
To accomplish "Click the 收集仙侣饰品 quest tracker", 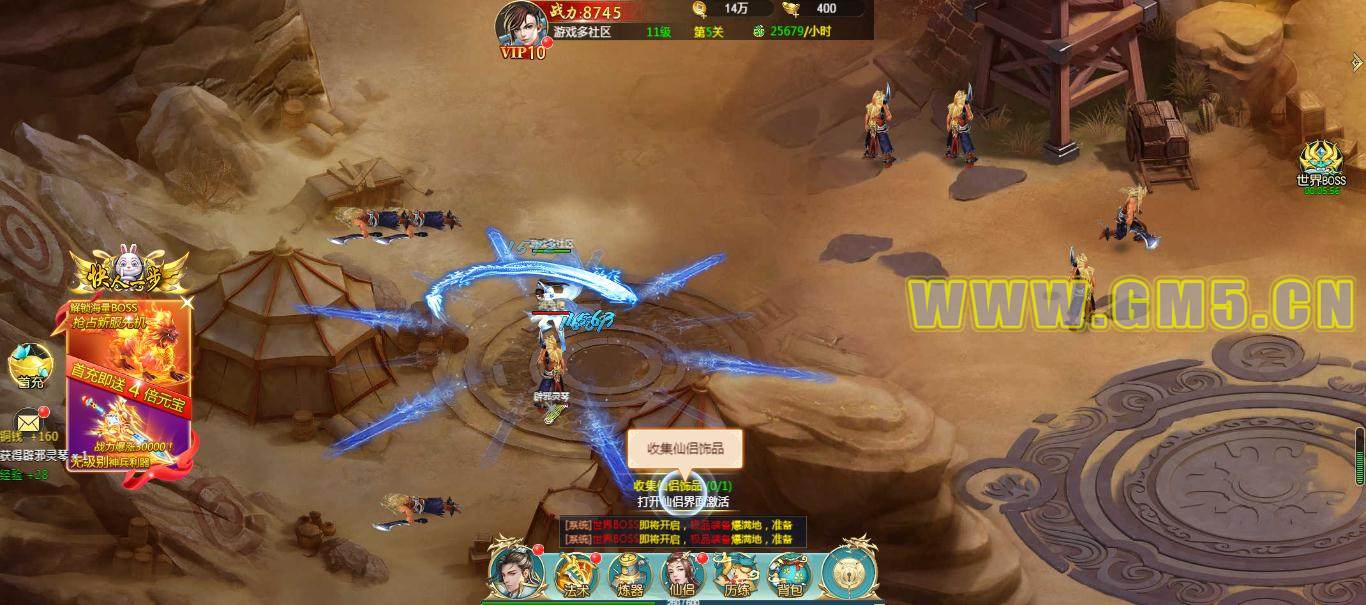I will [x=689, y=486].
